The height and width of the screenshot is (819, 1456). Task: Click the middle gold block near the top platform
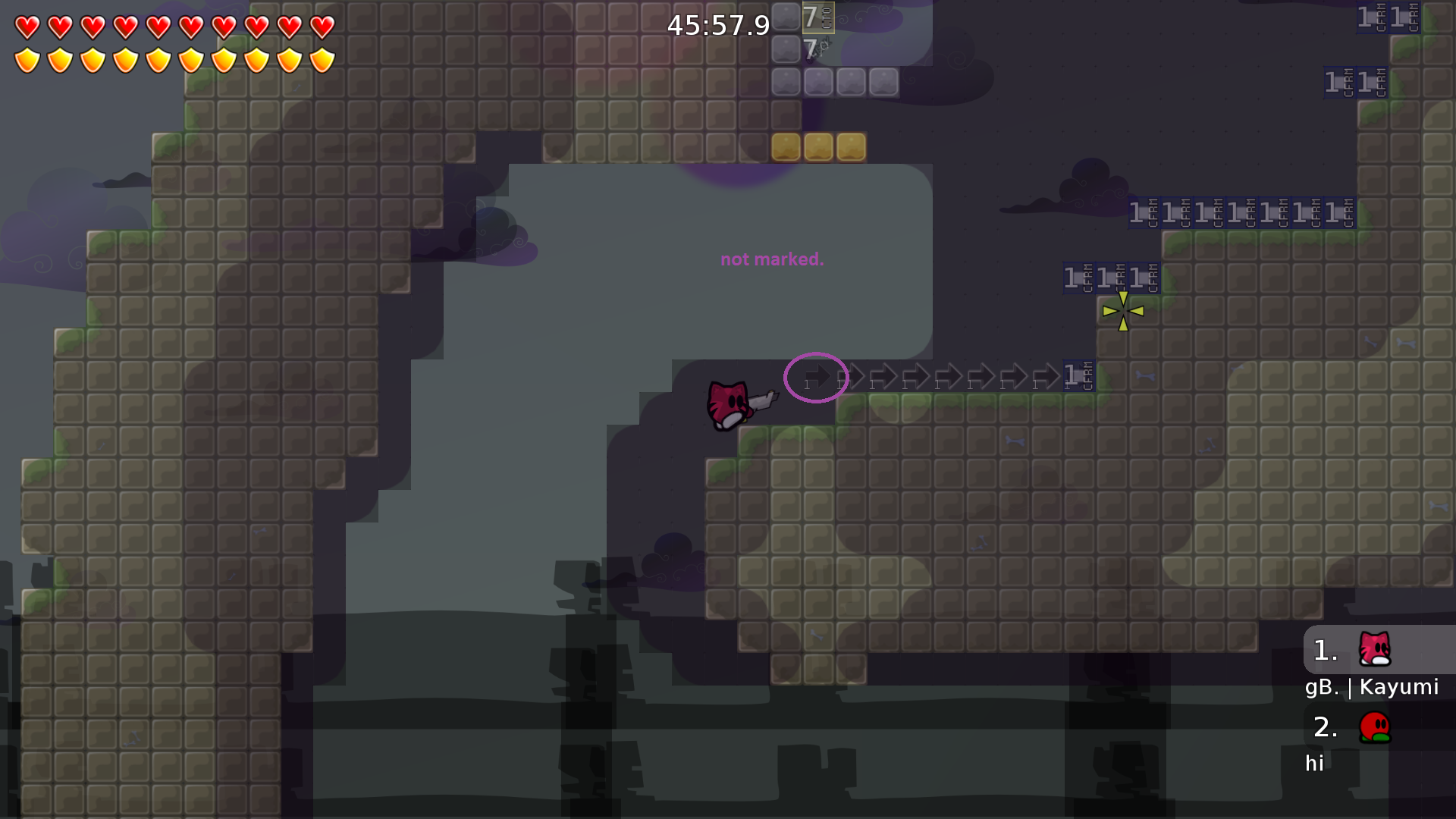pos(817,146)
